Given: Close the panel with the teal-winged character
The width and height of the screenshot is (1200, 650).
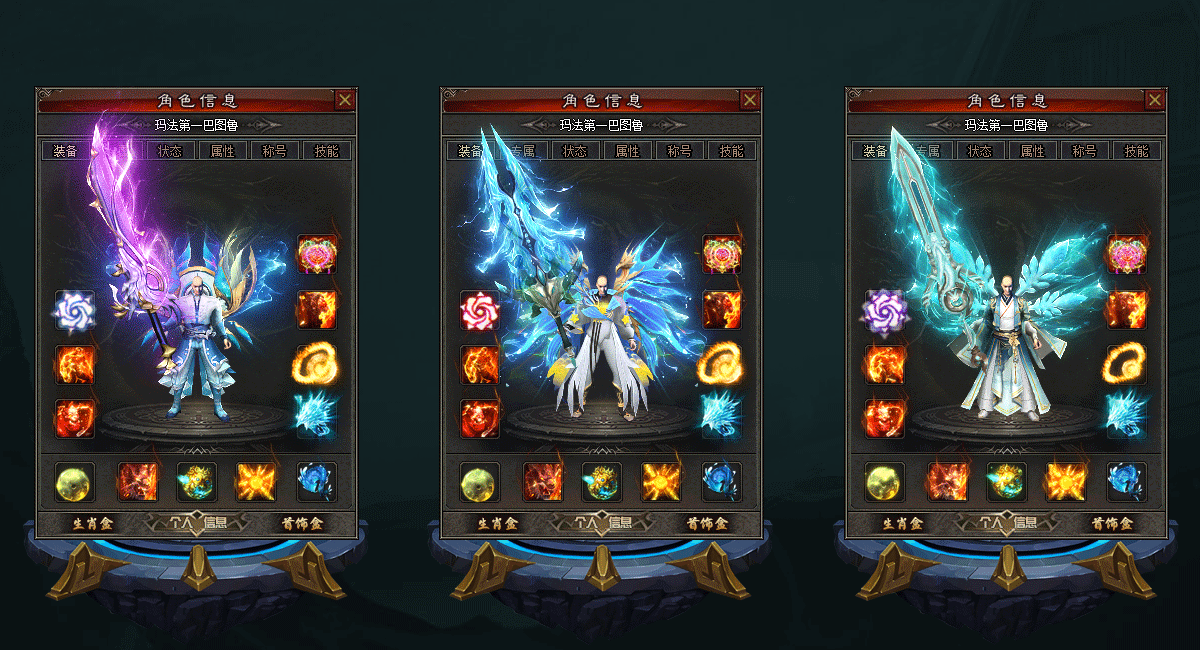Looking at the screenshot, I should tap(1155, 100).
